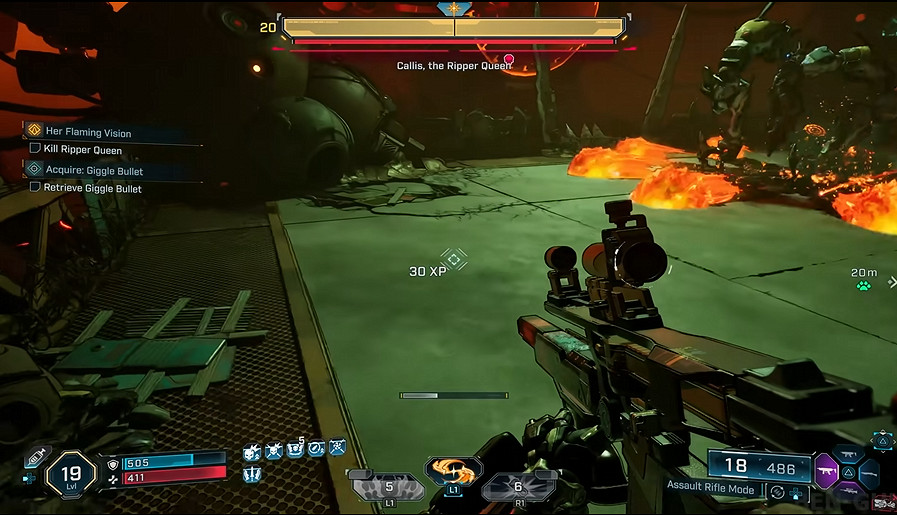This screenshot has width=897, height=515.
Task: Toggle the Assault Rifle Mode switch icon
Action: tap(776, 491)
